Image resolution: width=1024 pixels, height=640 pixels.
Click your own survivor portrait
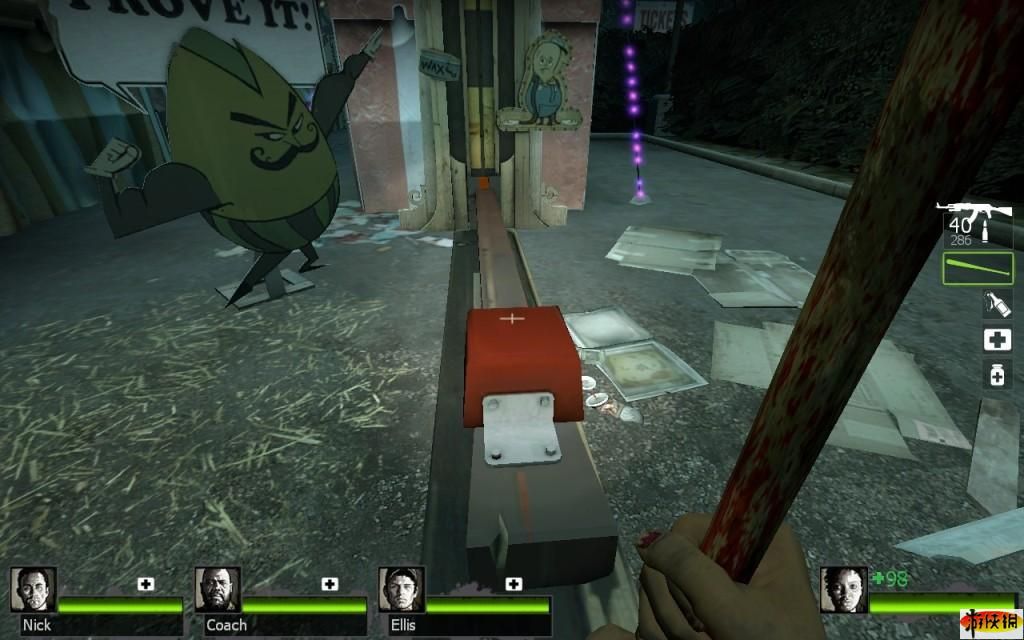click(843, 588)
